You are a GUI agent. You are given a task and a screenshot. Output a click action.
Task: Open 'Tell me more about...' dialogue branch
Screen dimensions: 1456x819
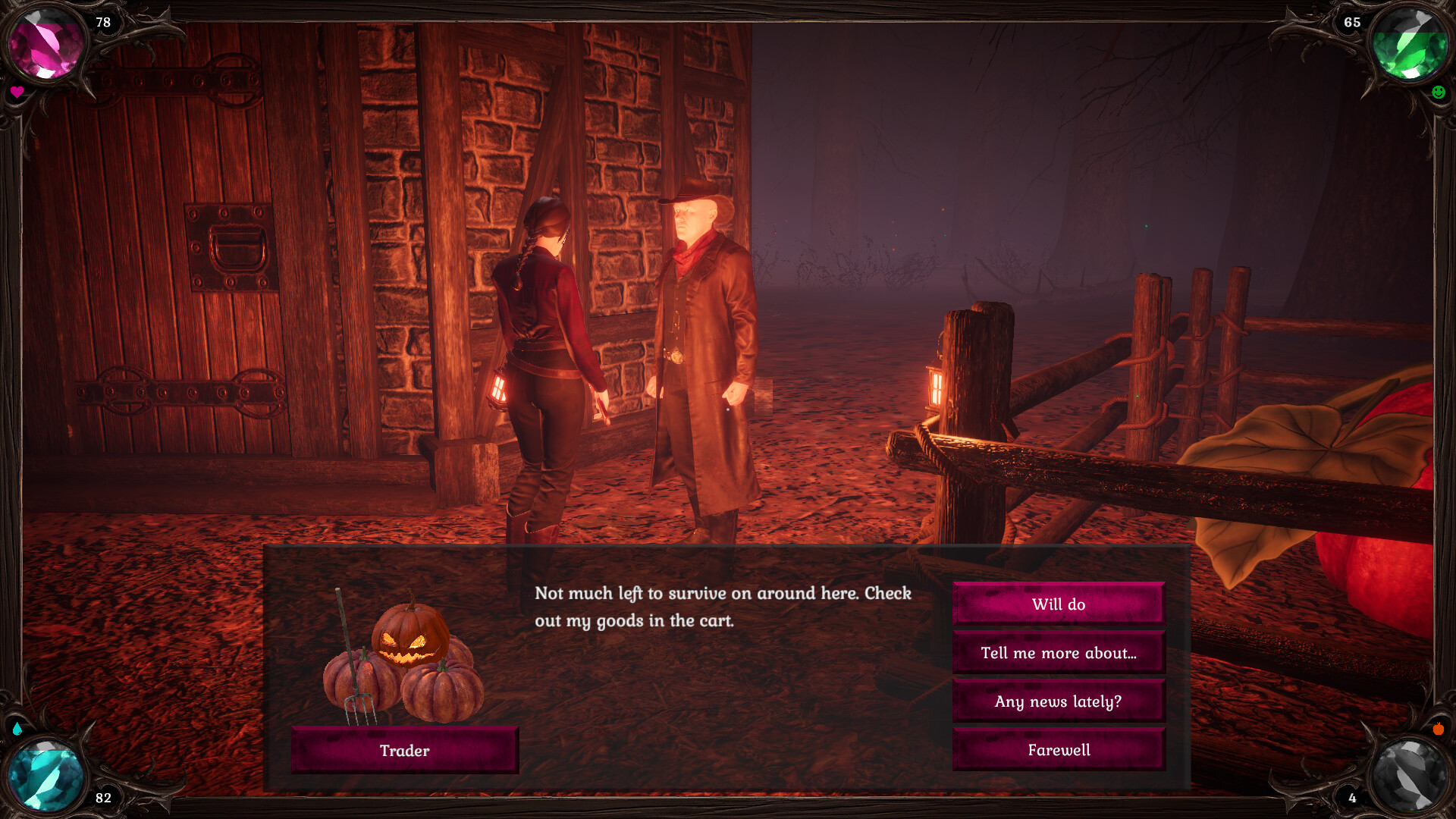click(x=1058, y=653)
